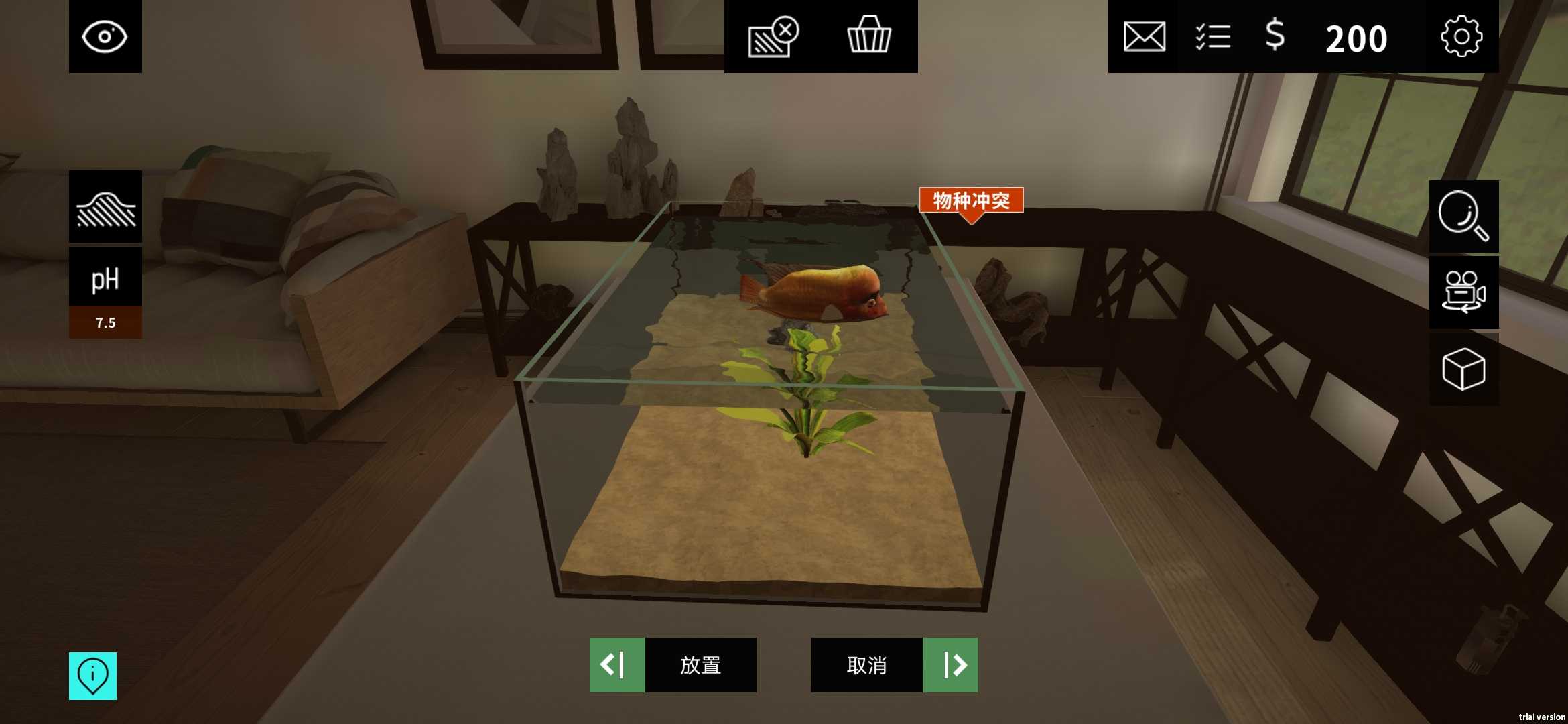
Task: Open the shopping basket
Action: click(869, 37)
